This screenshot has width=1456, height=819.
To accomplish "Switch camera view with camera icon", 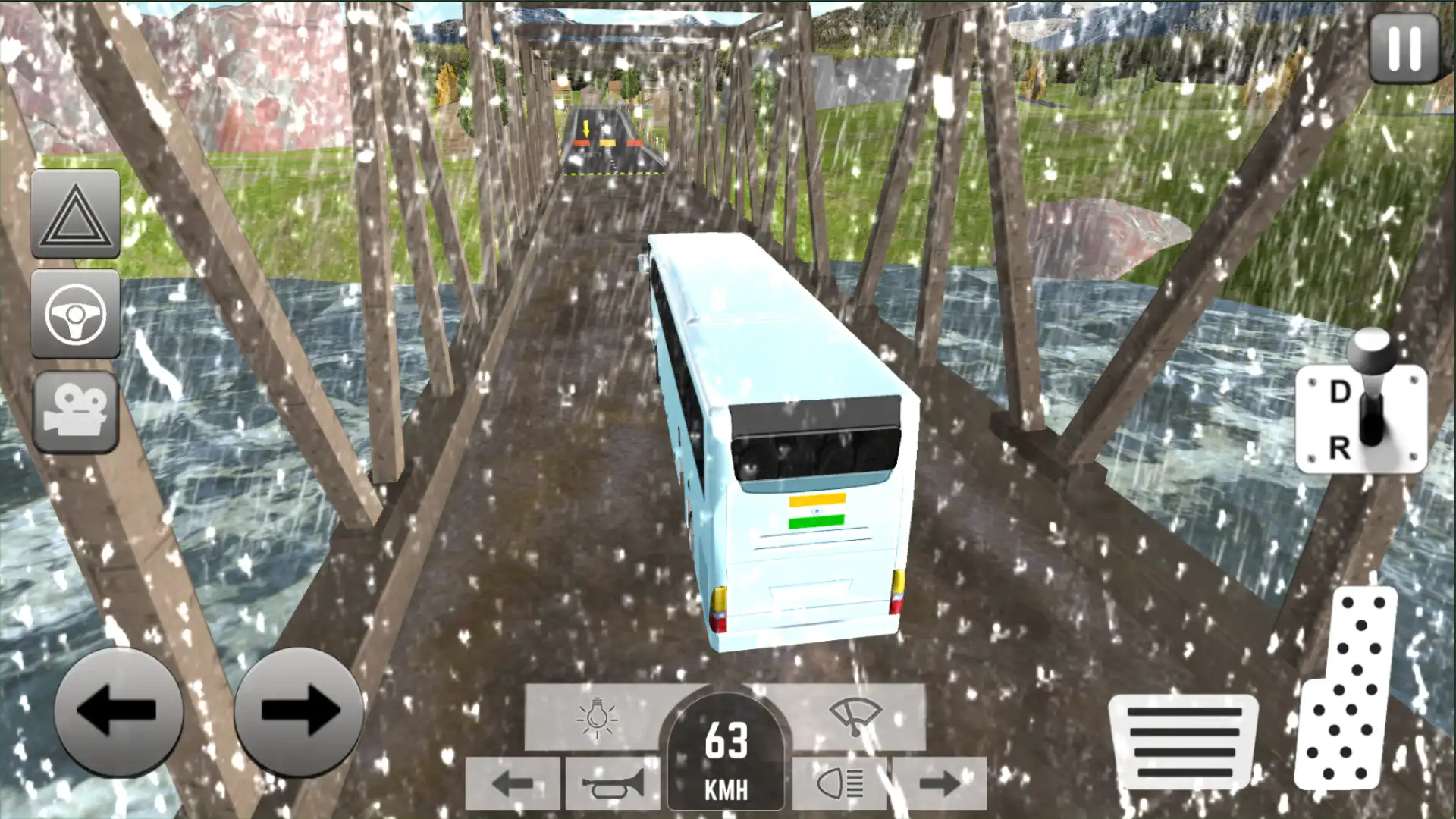I will pyautogui.click(x=75, y=412).
